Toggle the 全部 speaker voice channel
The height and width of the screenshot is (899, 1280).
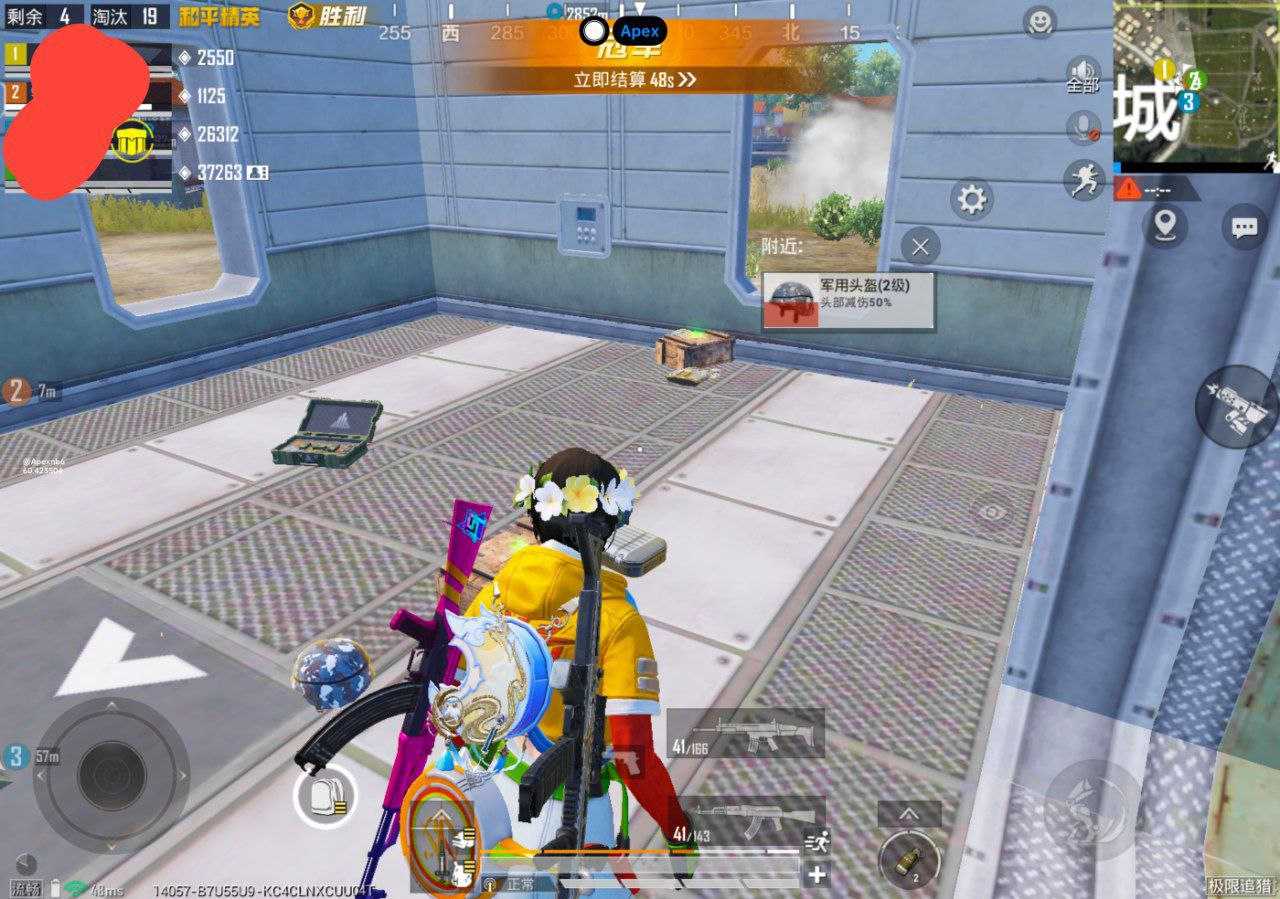(x=1083, y=73)
